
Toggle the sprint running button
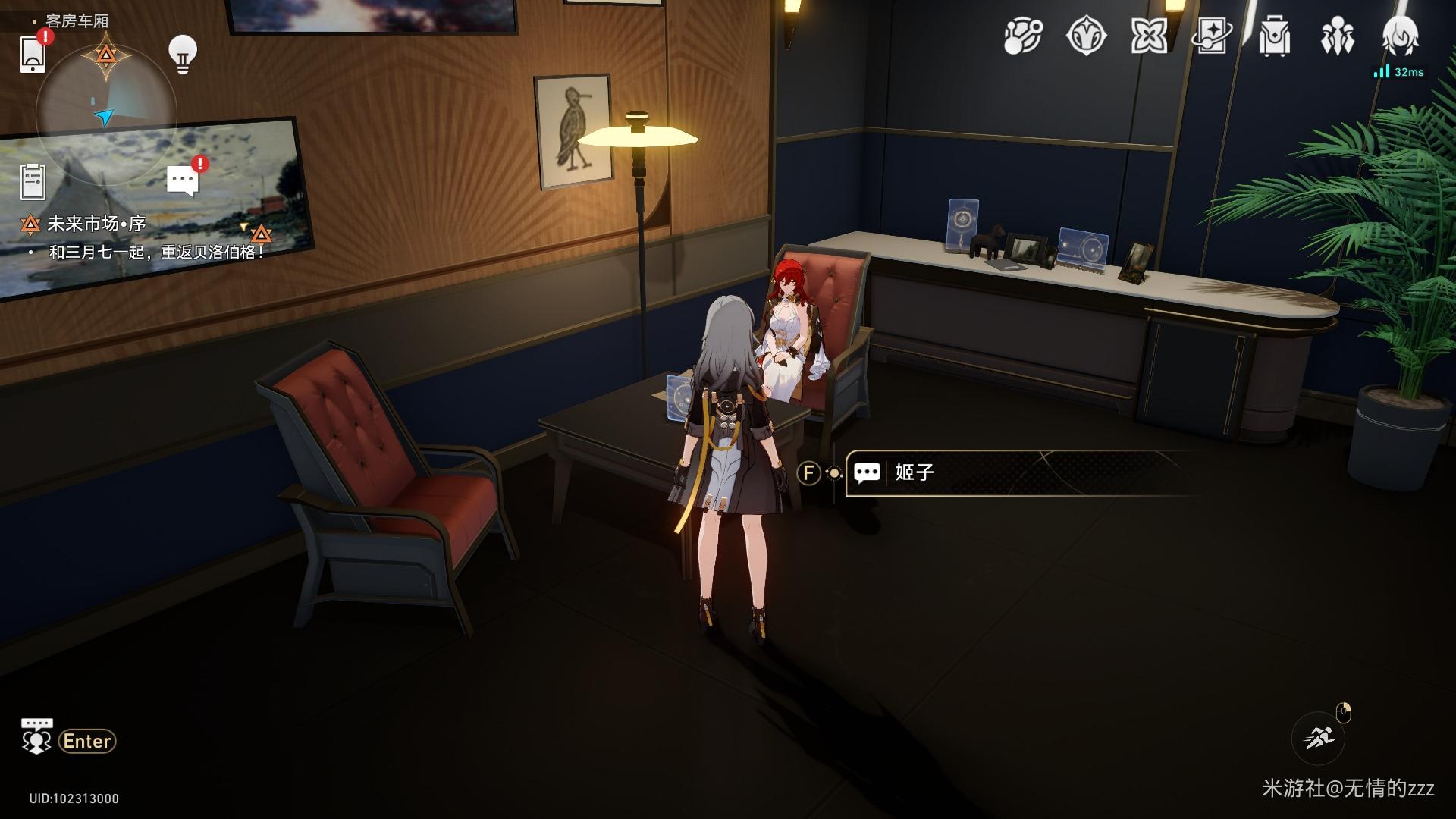click(x=1318, y=737)
